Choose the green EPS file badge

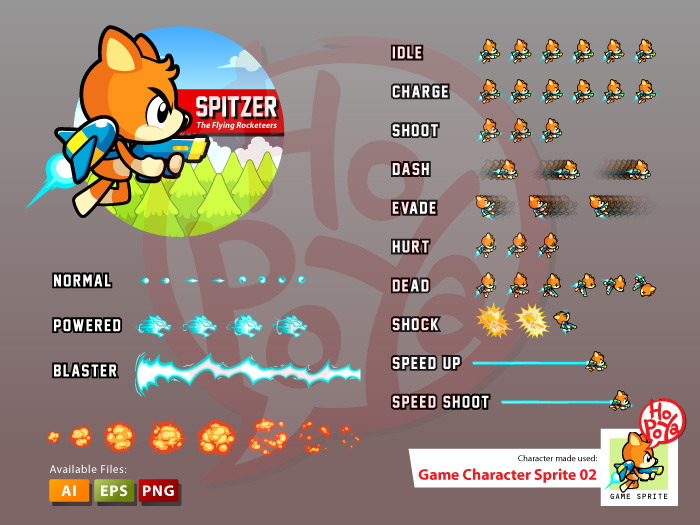coord(113,491)
